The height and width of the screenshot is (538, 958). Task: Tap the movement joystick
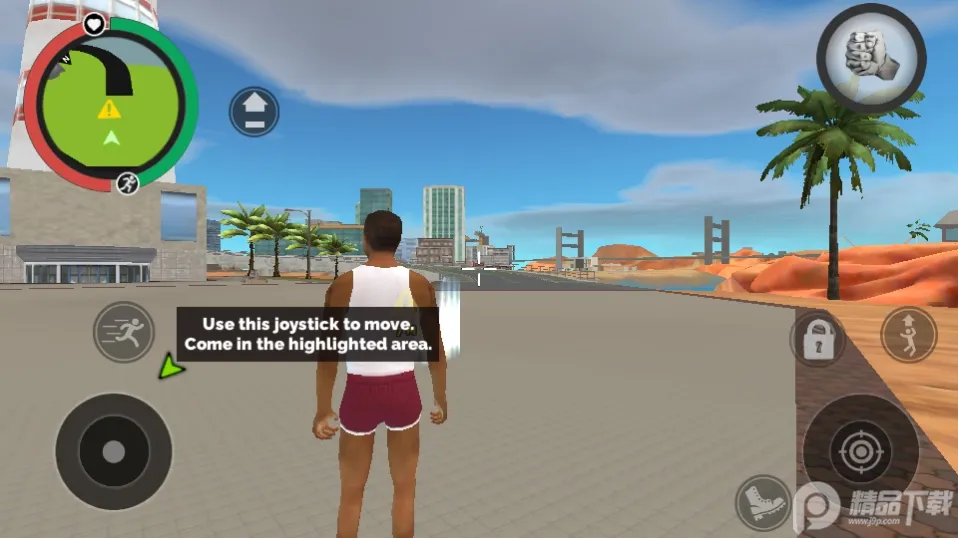113,451
